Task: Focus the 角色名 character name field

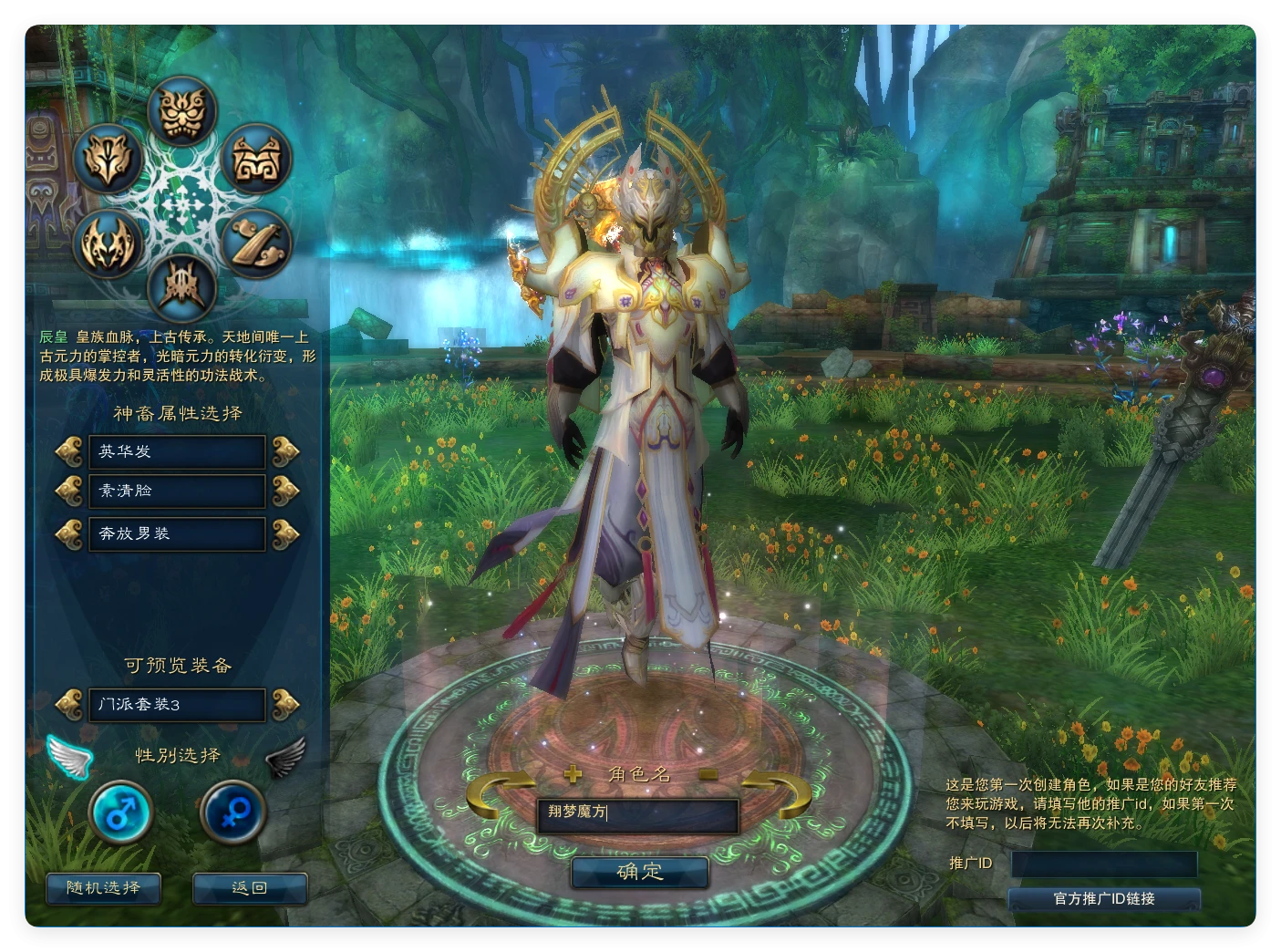Action: point(638,813)
